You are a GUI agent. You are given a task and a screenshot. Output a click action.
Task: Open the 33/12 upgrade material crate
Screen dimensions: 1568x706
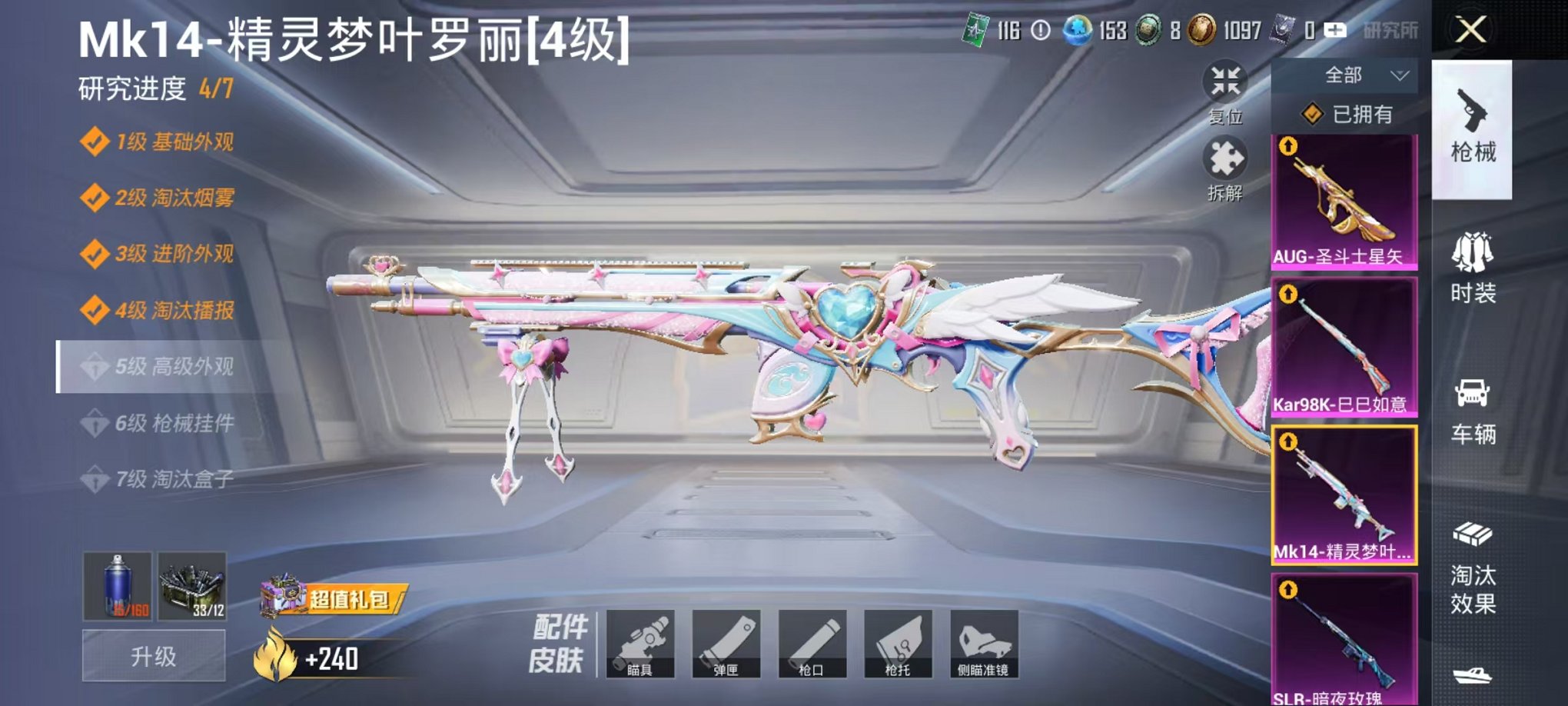pyautogui.click(x=194, y=608)
